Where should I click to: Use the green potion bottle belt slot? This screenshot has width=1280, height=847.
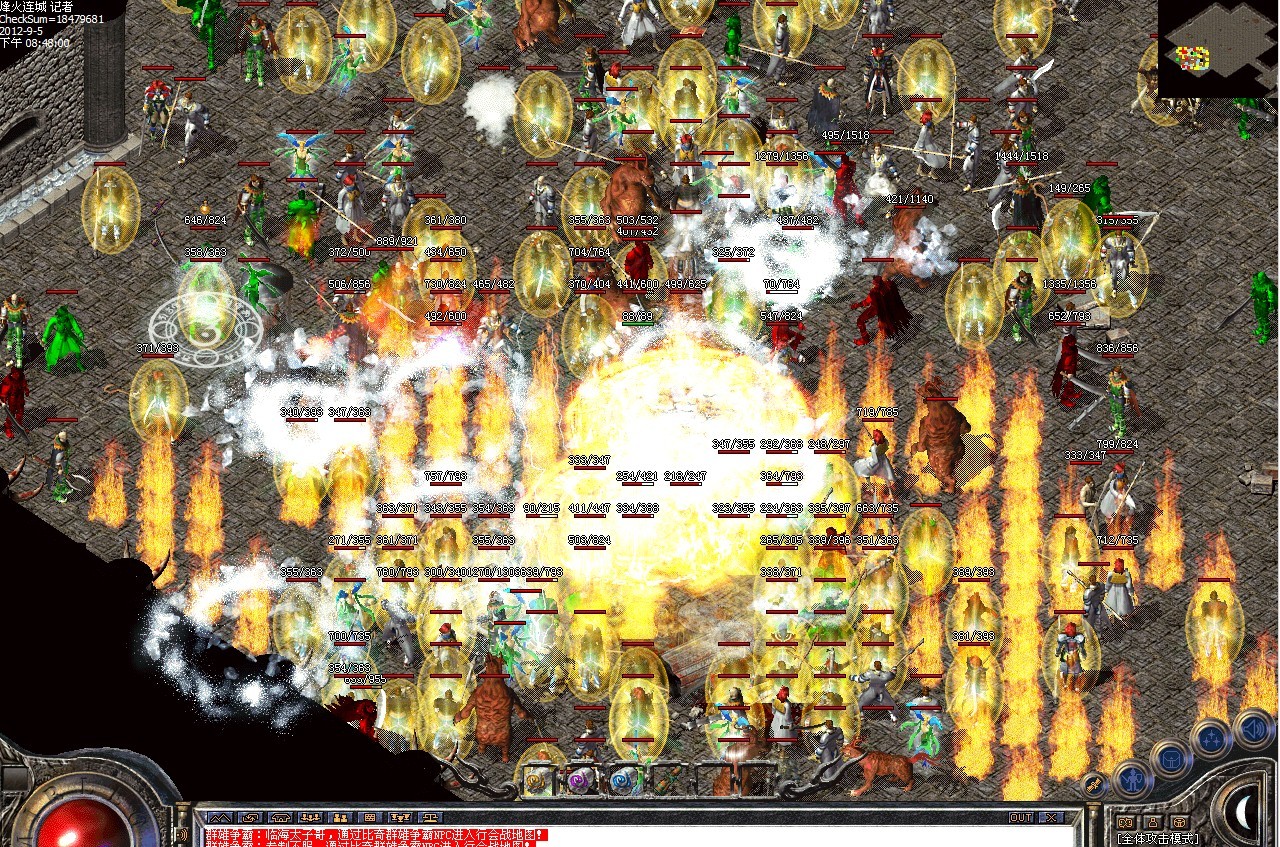click(665, 779)
